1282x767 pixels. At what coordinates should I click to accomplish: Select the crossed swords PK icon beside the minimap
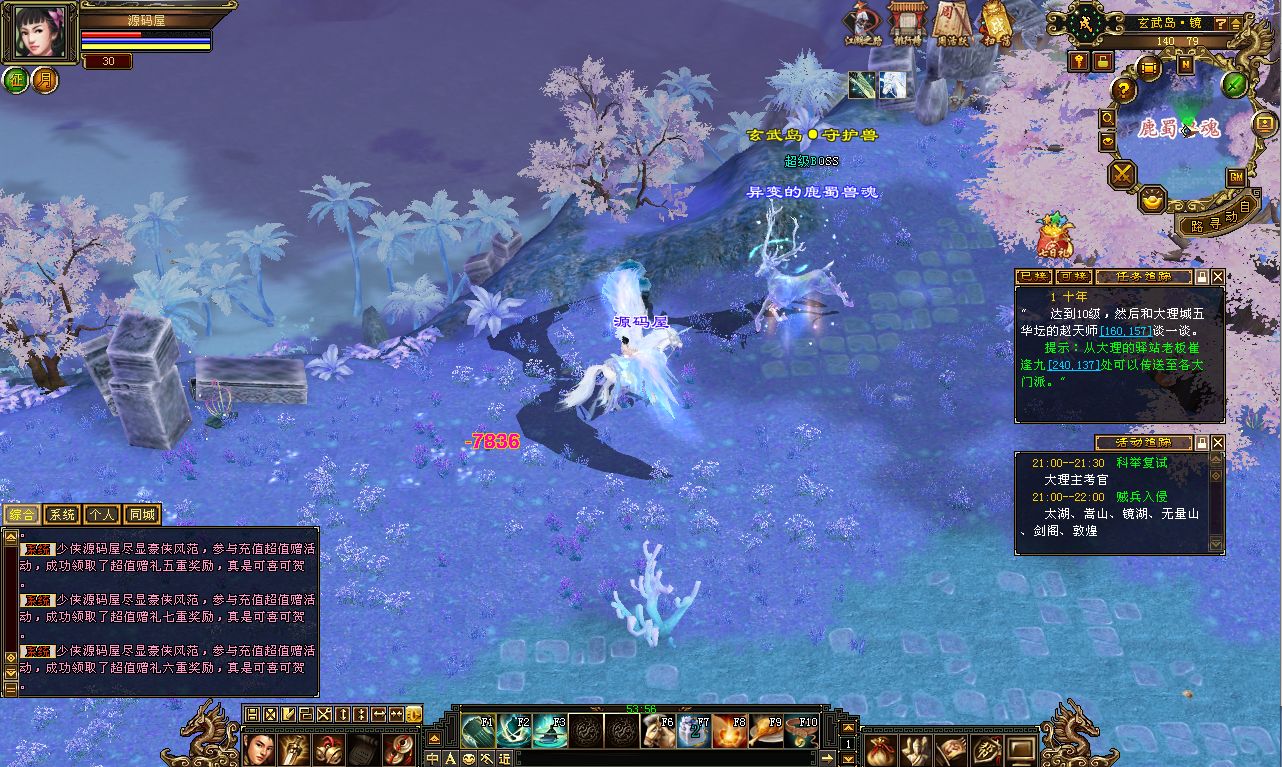pyautogui.click(x=1122, y=174)
